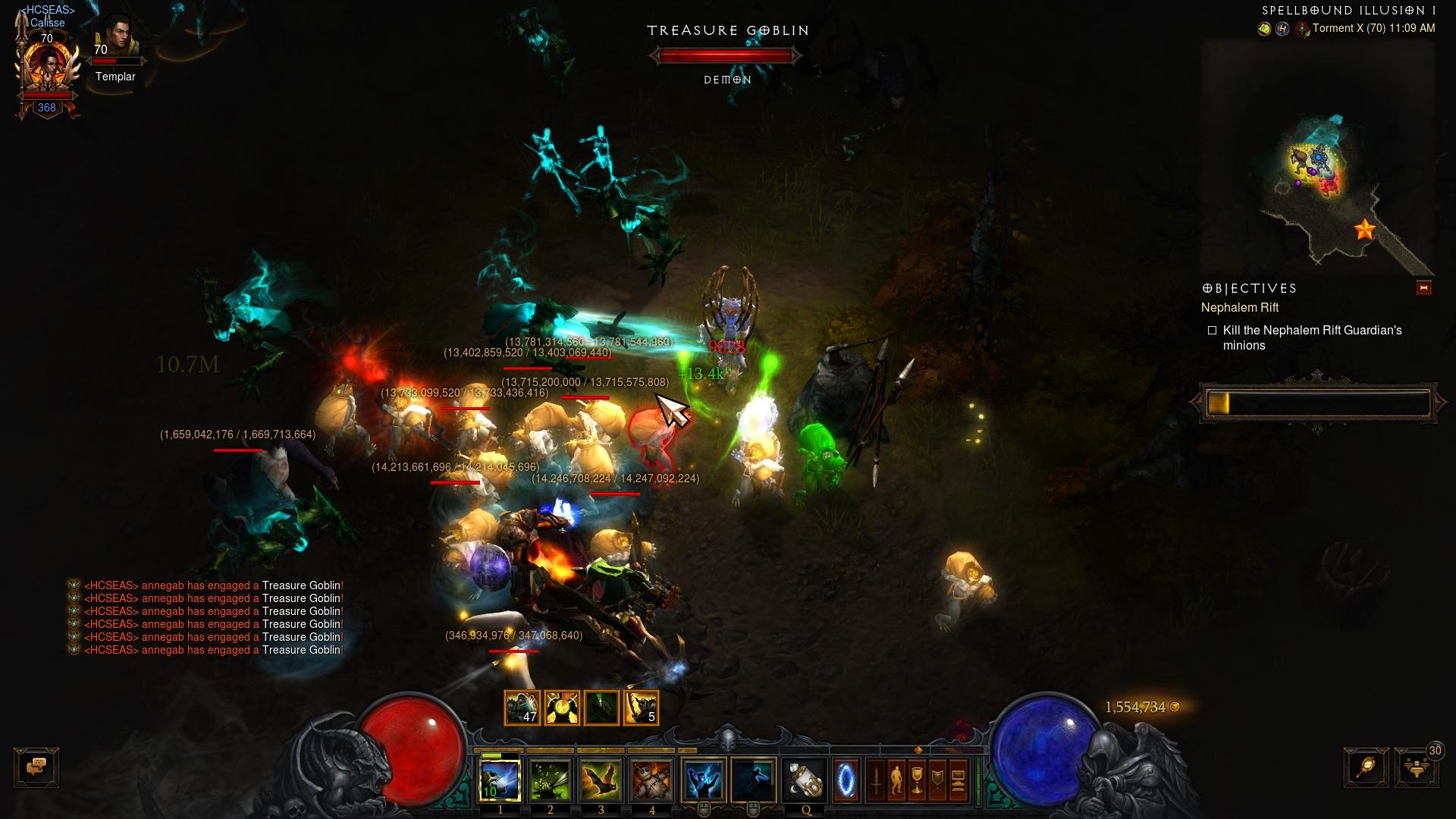Drink the health potion in the Q slot

click(805, 779)
